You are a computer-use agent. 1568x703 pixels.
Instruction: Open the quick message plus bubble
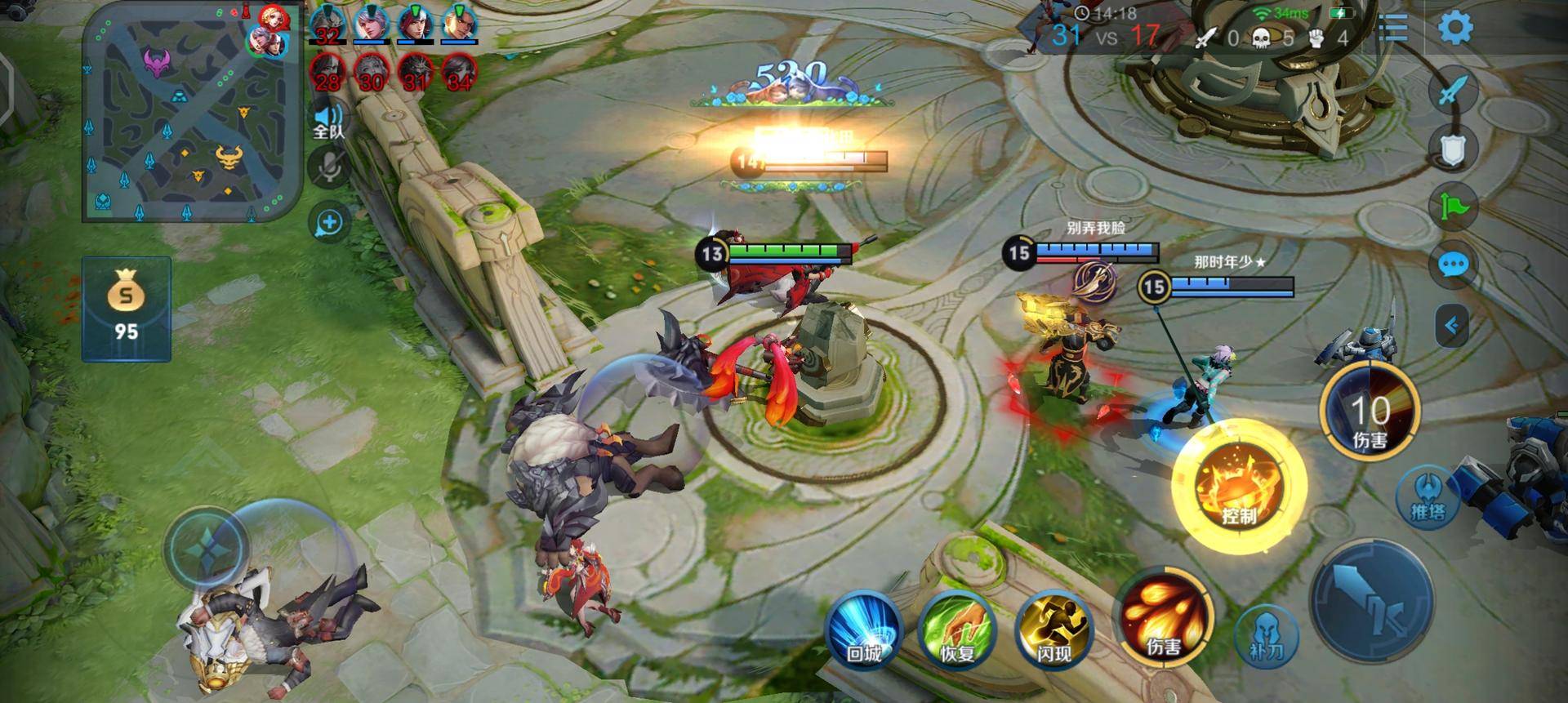(329, 222)
